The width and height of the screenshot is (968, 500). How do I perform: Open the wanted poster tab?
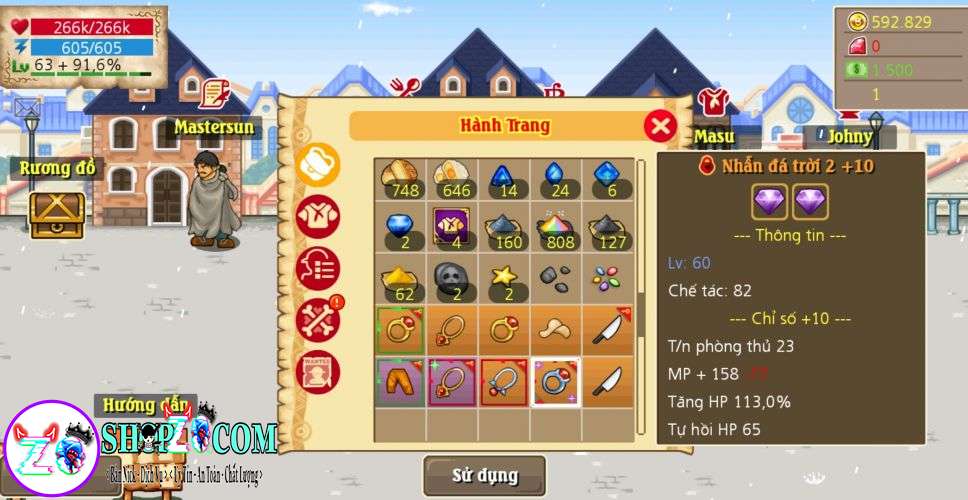318,372
